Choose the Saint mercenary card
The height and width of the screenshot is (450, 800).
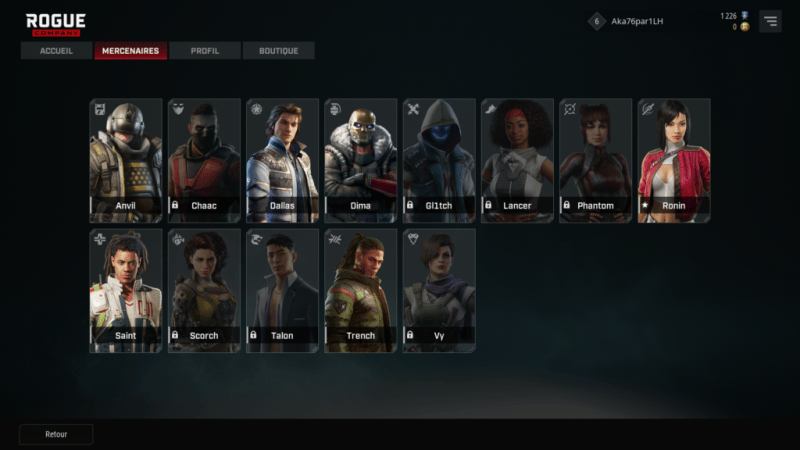click(x=125, y=290)
